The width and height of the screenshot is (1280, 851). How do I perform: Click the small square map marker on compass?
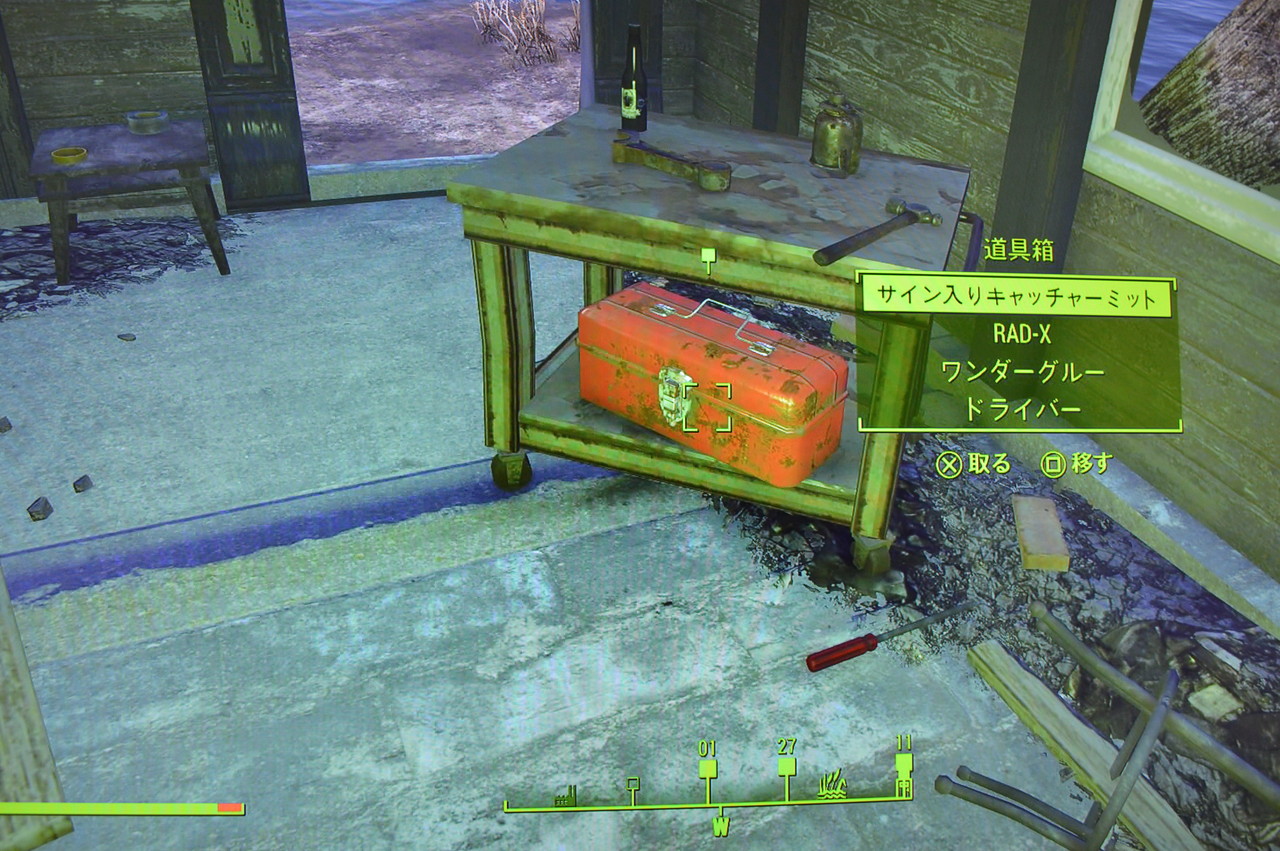point(632,784)
